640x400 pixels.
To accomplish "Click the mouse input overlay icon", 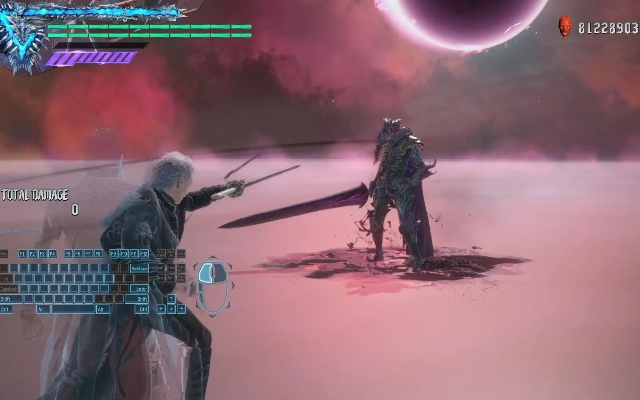I will [x=211, y=285].
